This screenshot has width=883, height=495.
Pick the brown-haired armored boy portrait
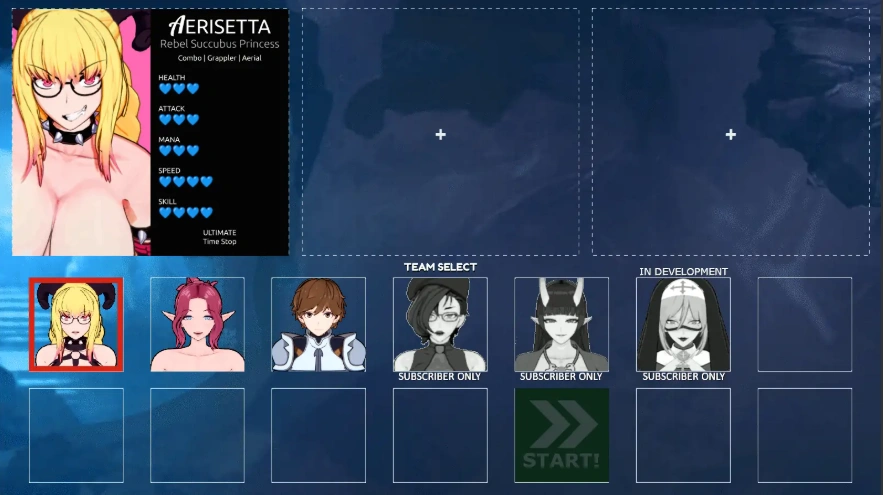point(318,324)
